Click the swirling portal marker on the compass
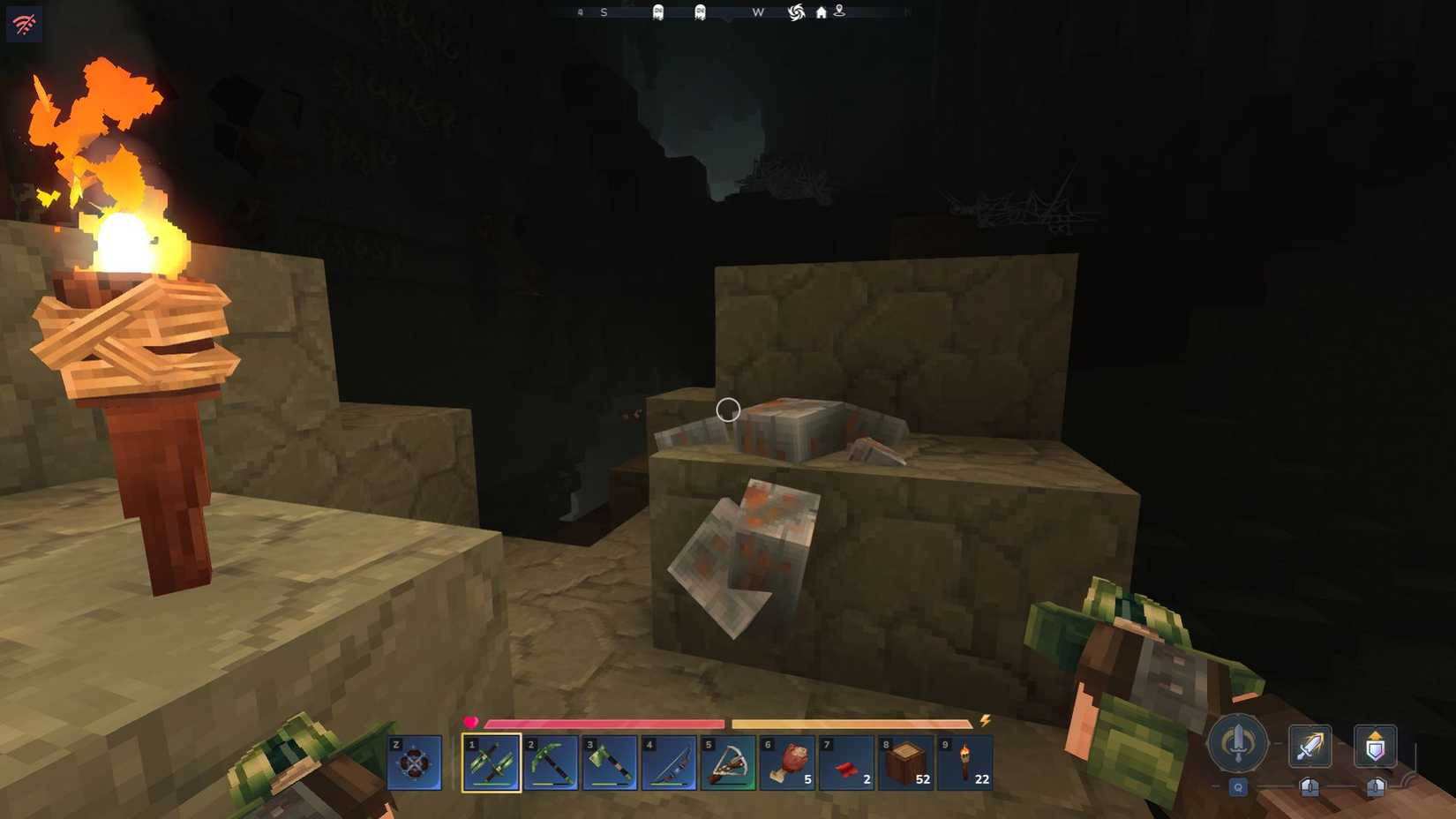Viewport: 1456px width, 819px height. pyautogui.click(x=795, y=12)
